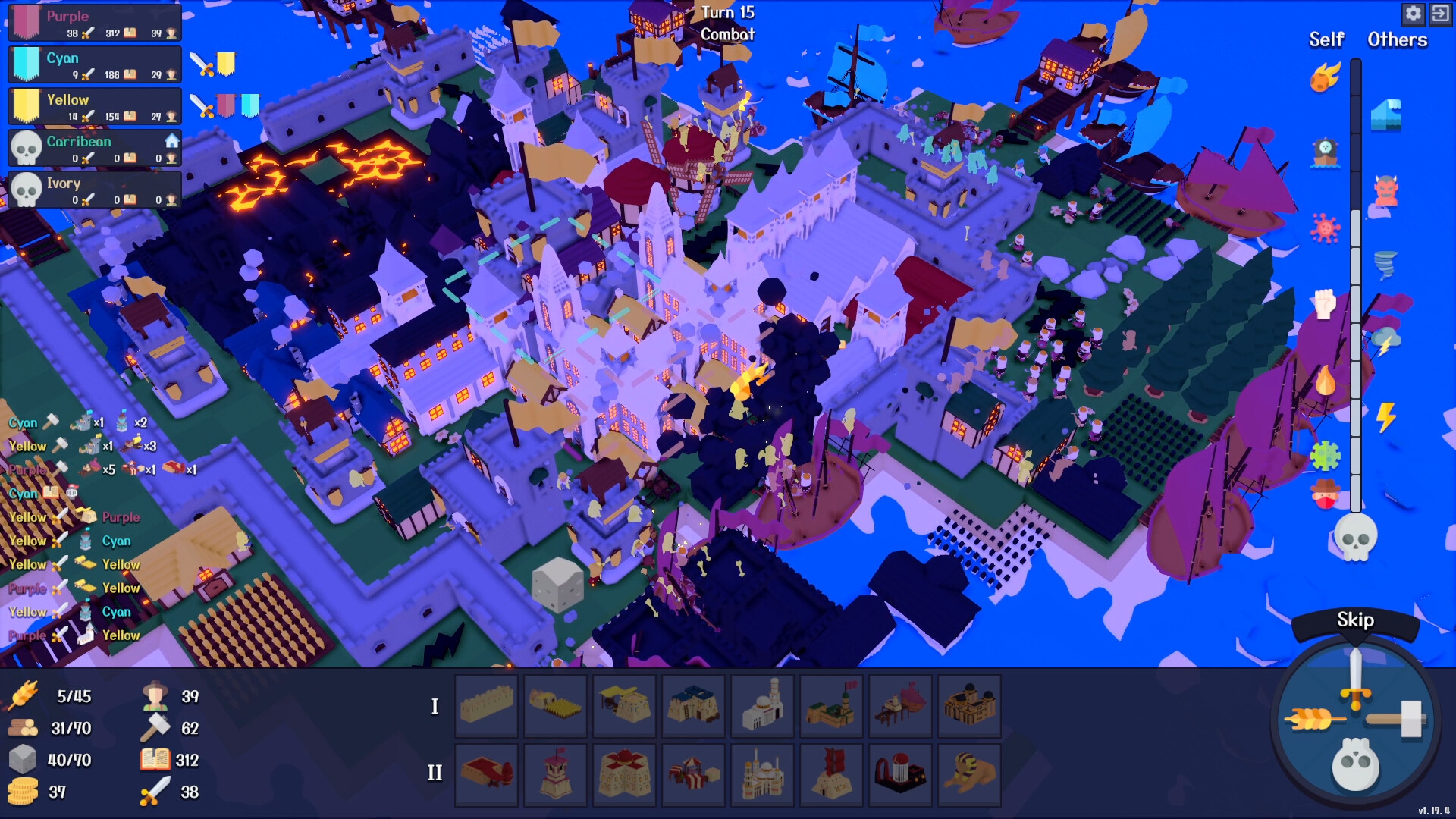Viewport: 1456px width, 819px height.
Task: Select the mosque building in row I
Action: [762, 705]
